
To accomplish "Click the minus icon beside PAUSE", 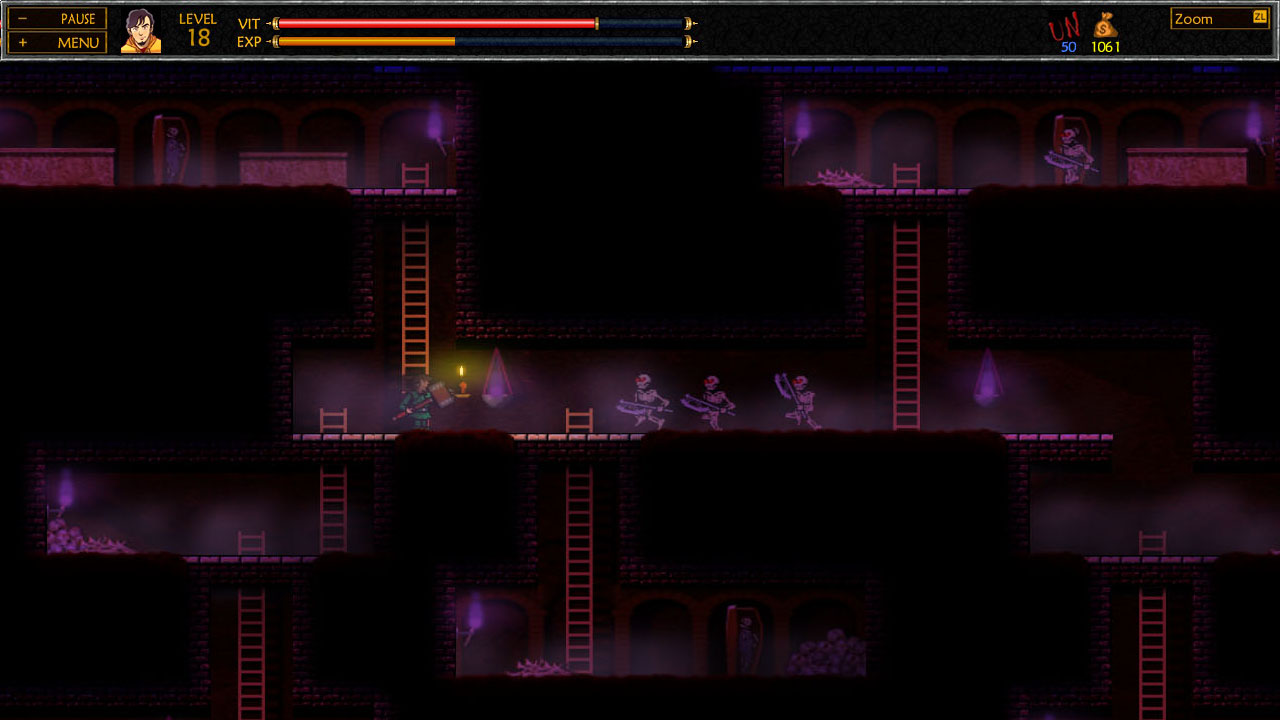I will tap(24, 18).
